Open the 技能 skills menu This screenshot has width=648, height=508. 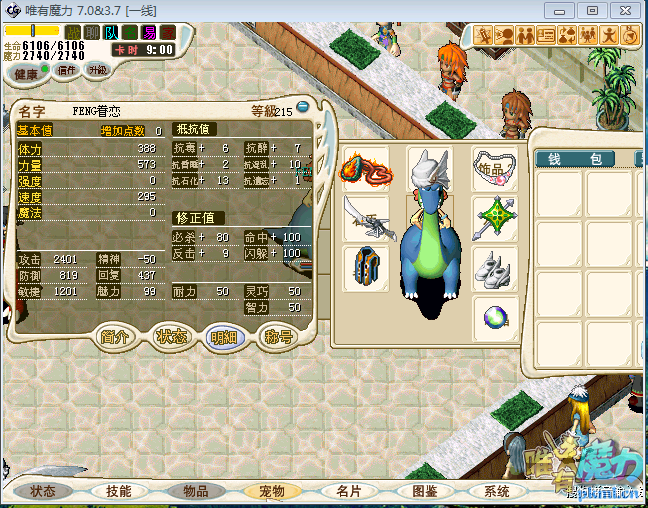(118, 491)
